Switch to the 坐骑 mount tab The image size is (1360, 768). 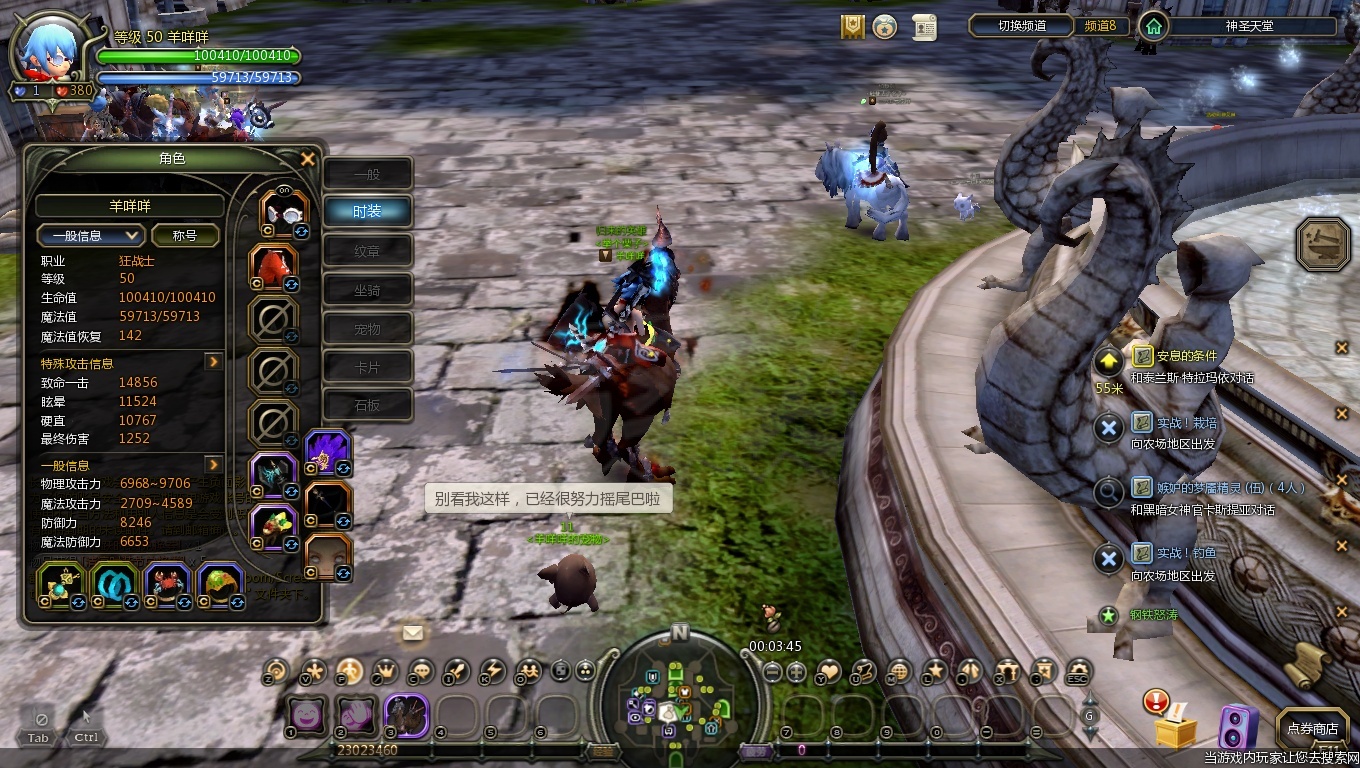[x=367, y=290]
